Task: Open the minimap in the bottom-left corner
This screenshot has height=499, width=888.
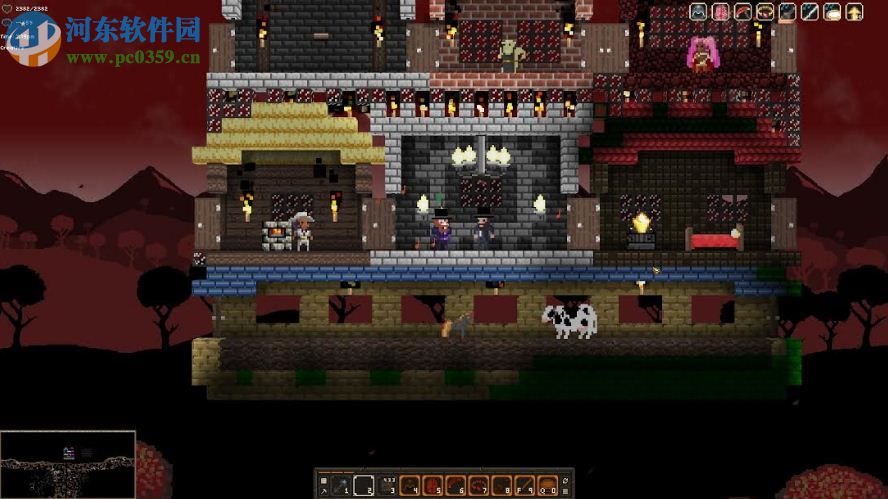Action: tap(68, 464)
